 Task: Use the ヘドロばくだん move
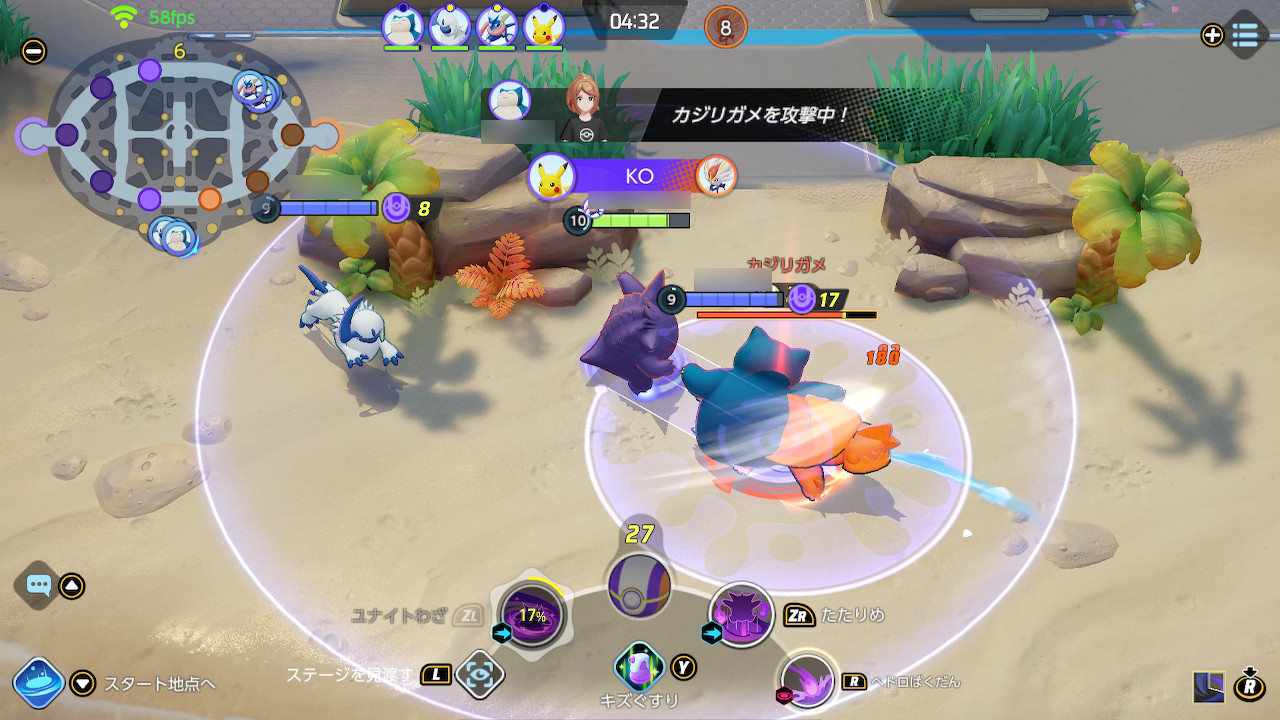806,680
